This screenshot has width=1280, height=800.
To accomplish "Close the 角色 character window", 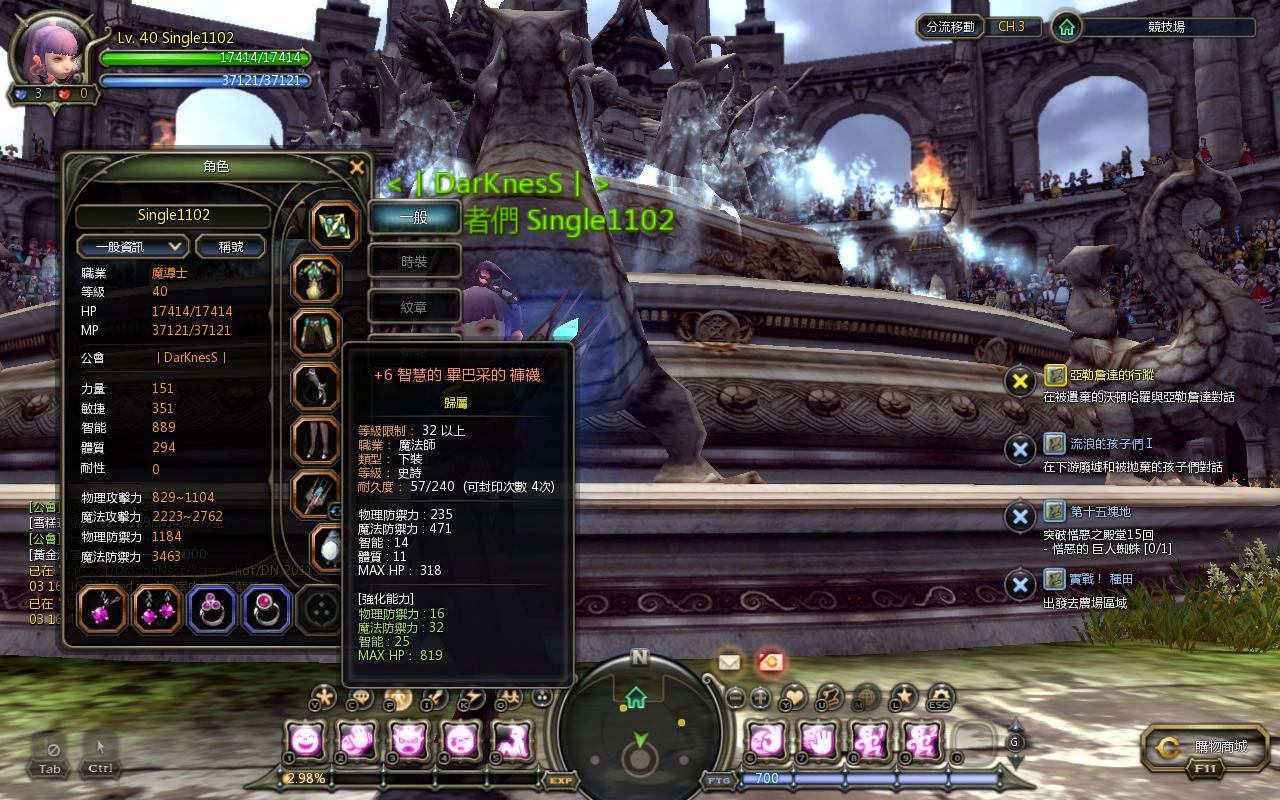I will (x=356, y=167).
